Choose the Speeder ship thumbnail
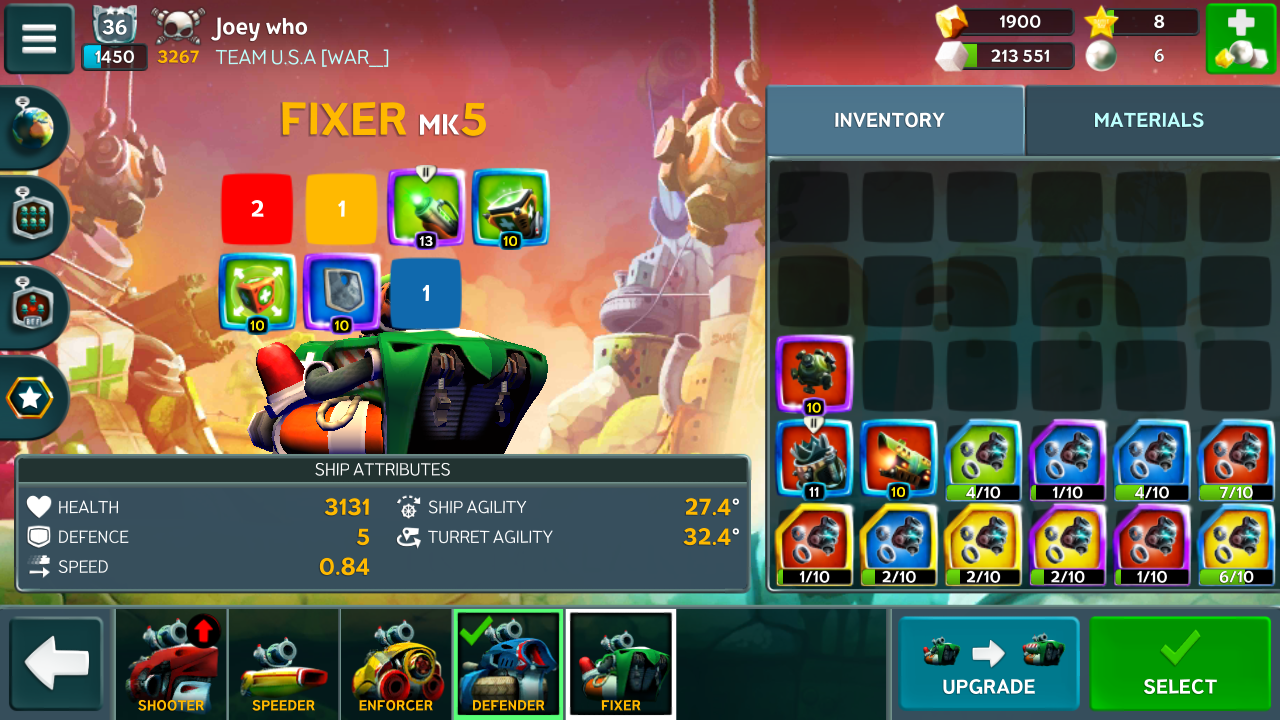 pyautogui.click(x=283, y=664)
